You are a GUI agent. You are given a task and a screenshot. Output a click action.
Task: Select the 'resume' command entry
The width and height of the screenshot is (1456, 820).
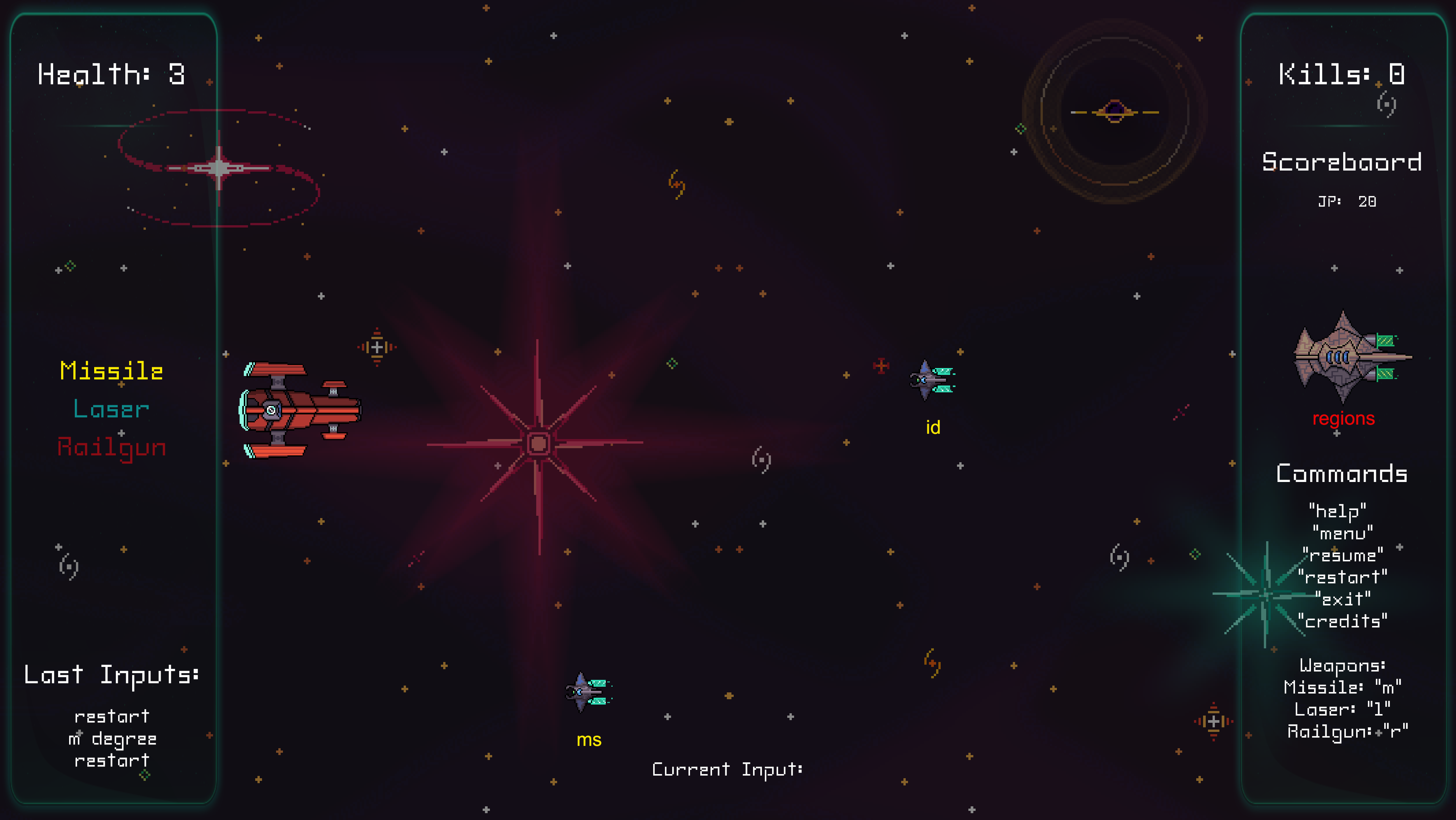point(1343,555)
